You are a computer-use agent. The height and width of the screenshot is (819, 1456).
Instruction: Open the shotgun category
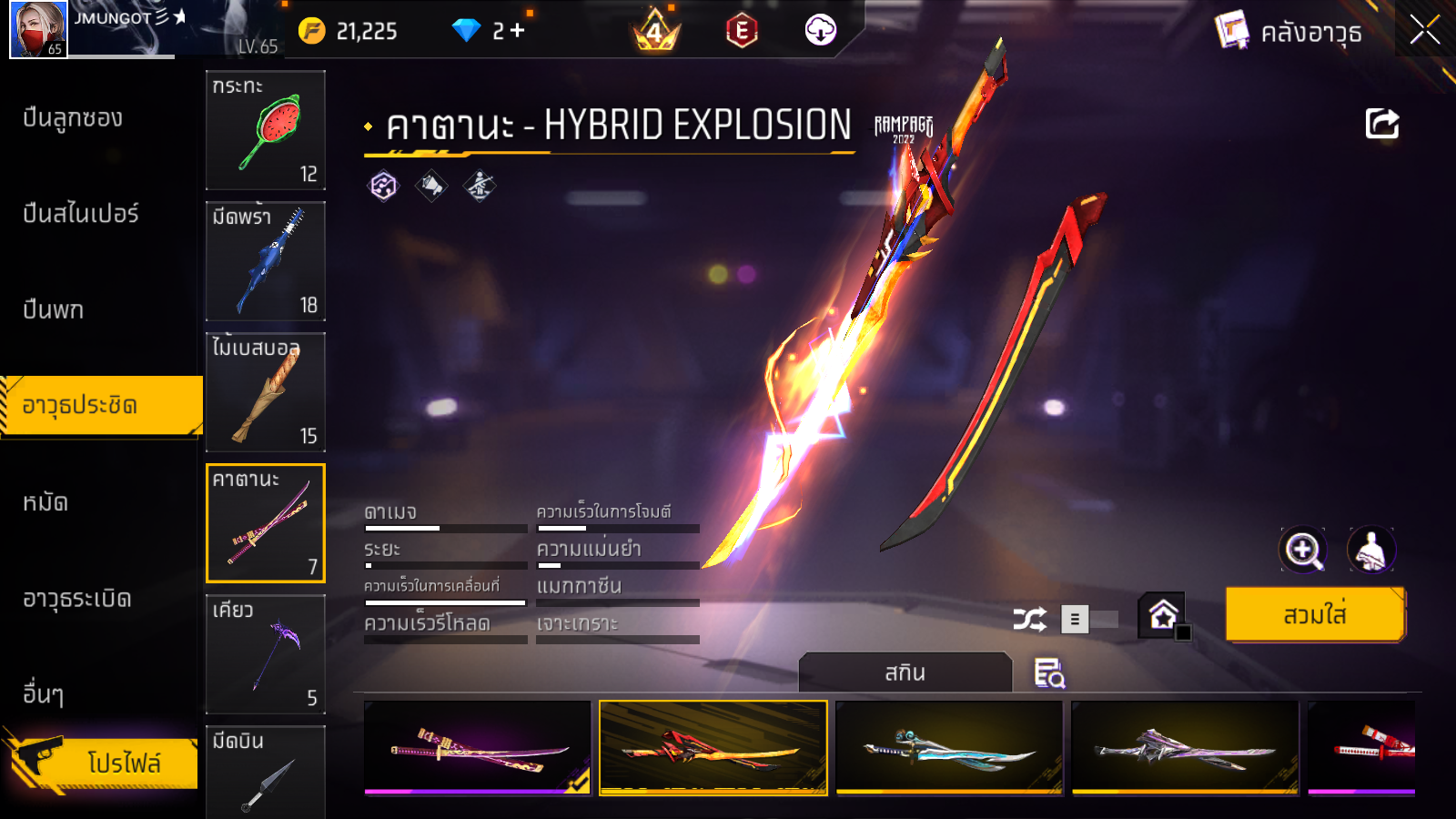click(x=73, y=118)
